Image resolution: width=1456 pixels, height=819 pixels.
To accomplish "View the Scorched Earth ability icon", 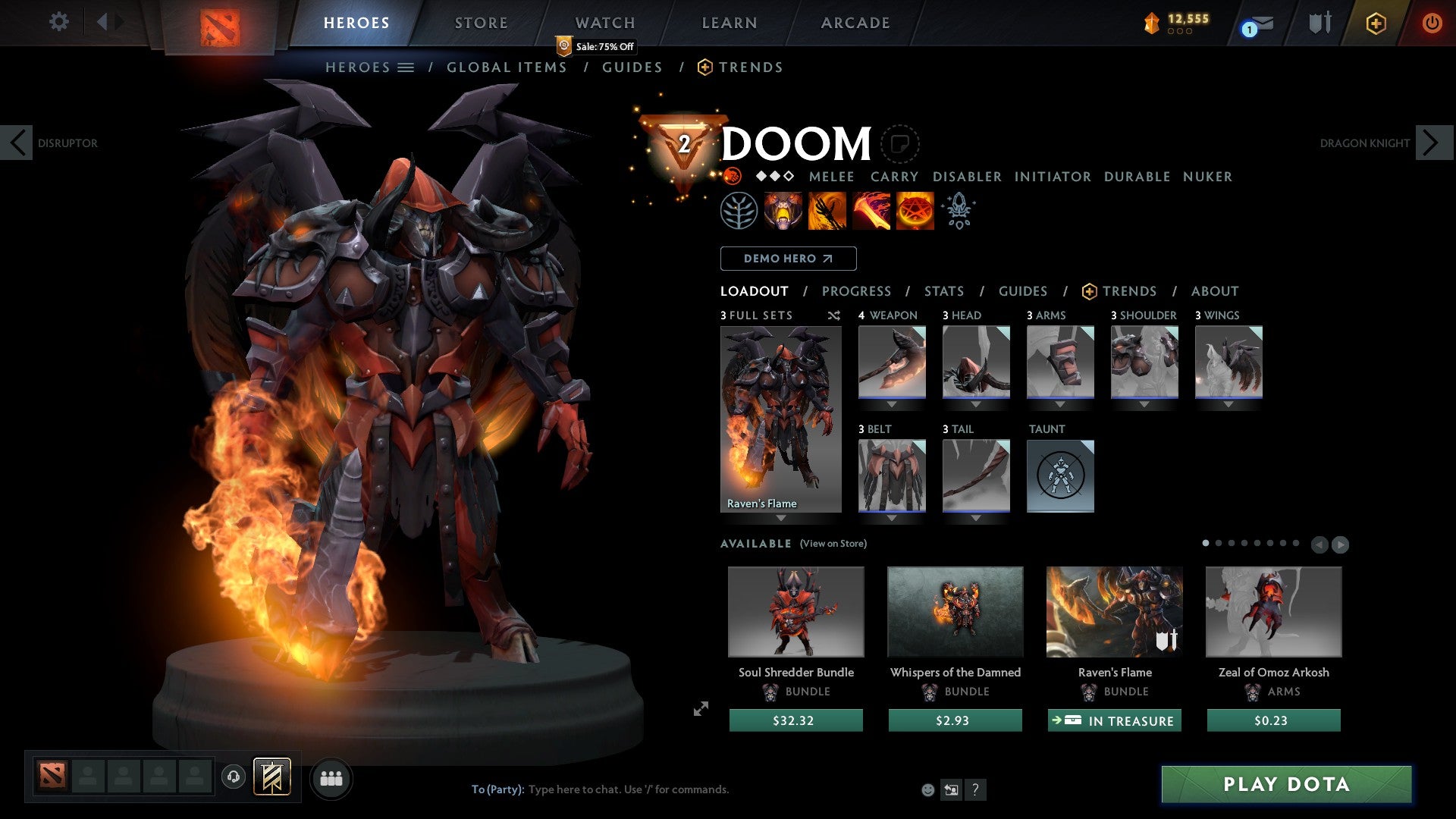I will pos(826,210).
